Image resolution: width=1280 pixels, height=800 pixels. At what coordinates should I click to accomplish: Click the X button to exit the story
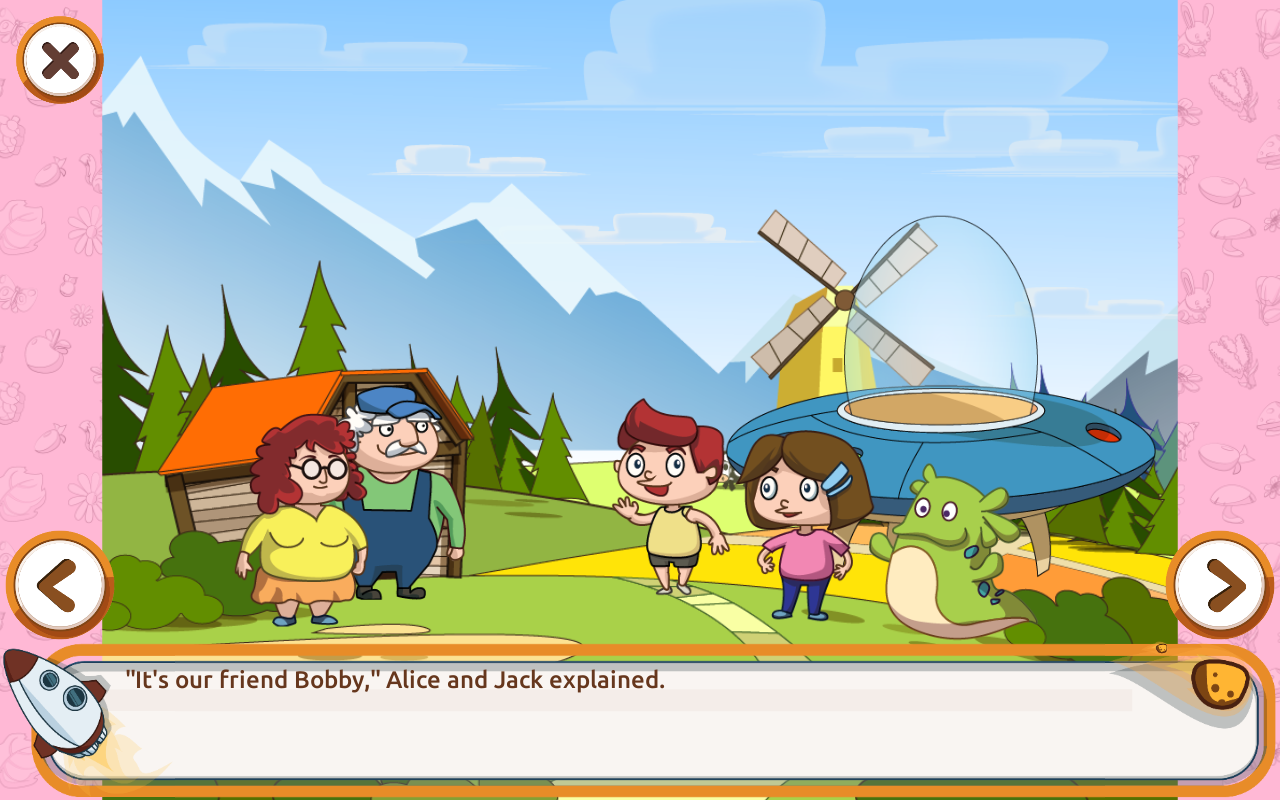(x=57, y=59)
